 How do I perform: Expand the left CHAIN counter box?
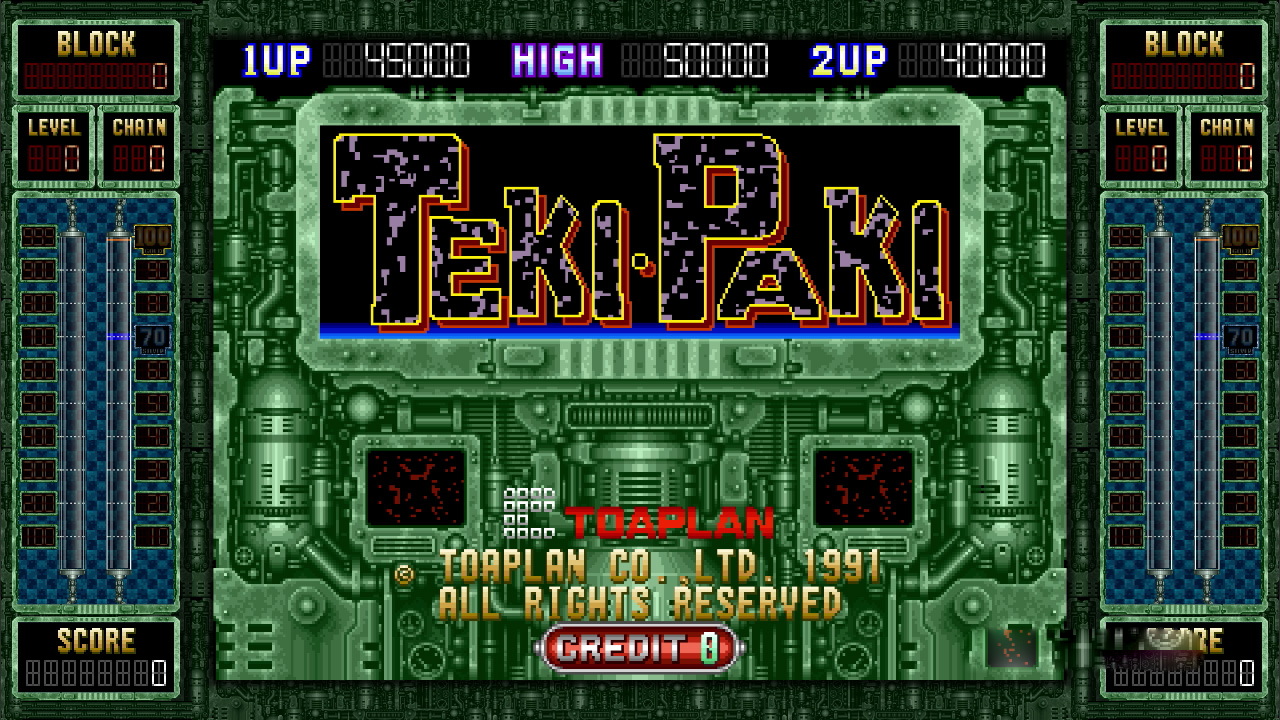point(139,140)
